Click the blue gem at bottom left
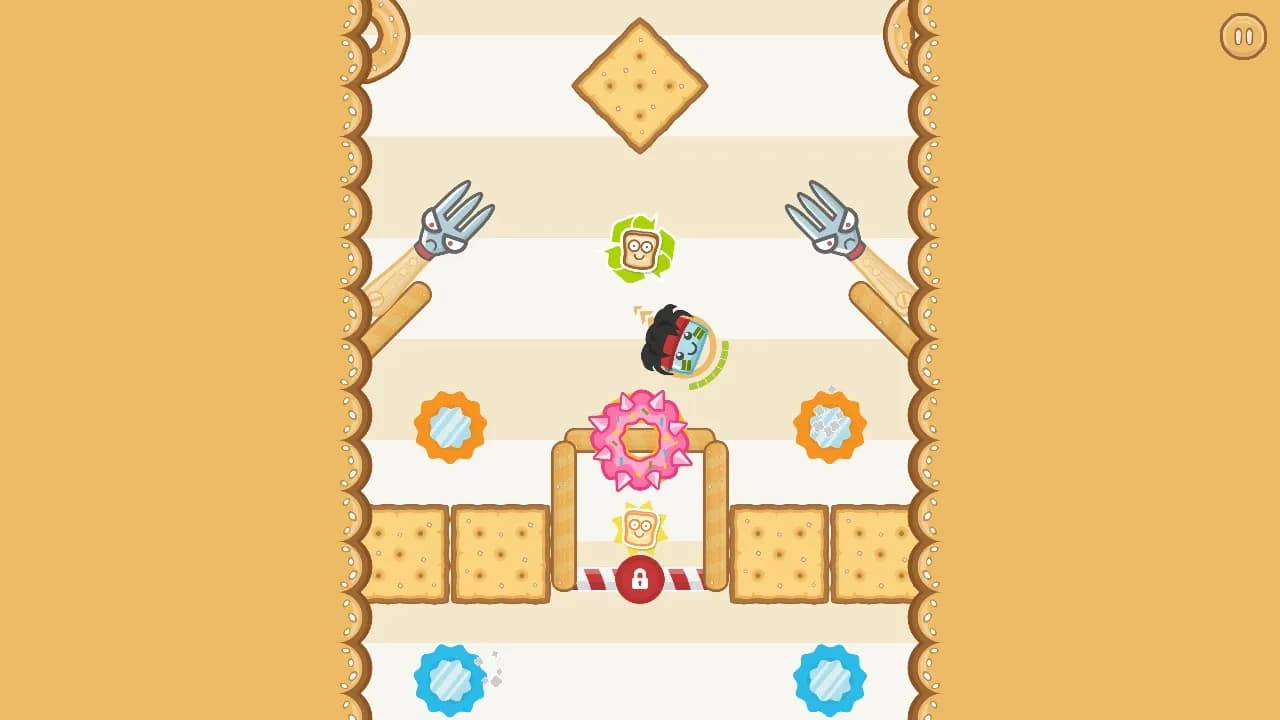Screen dimensions: 1280x720 coord(447,678)
